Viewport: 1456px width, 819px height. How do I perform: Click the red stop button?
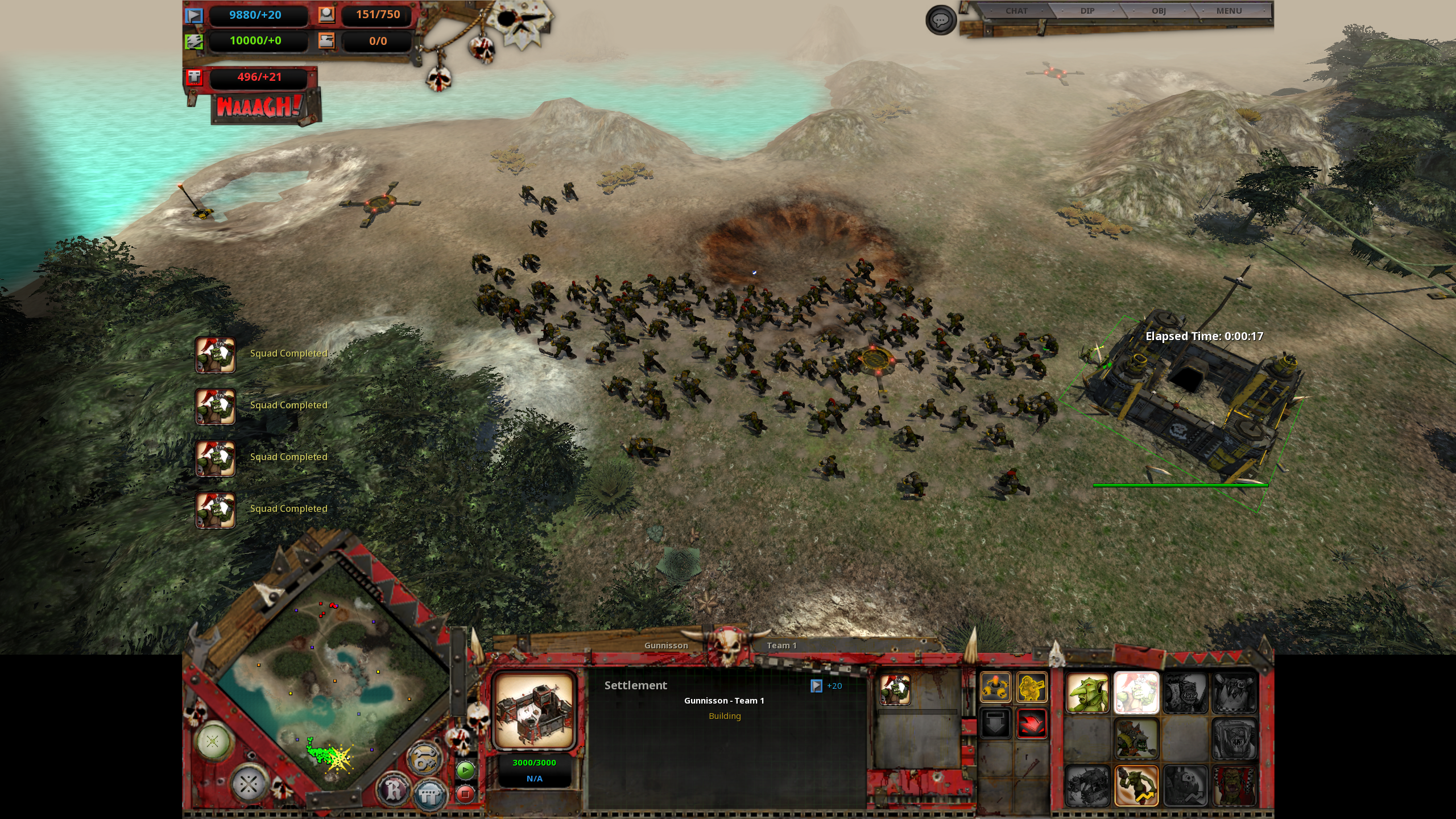tap(465, 793)
